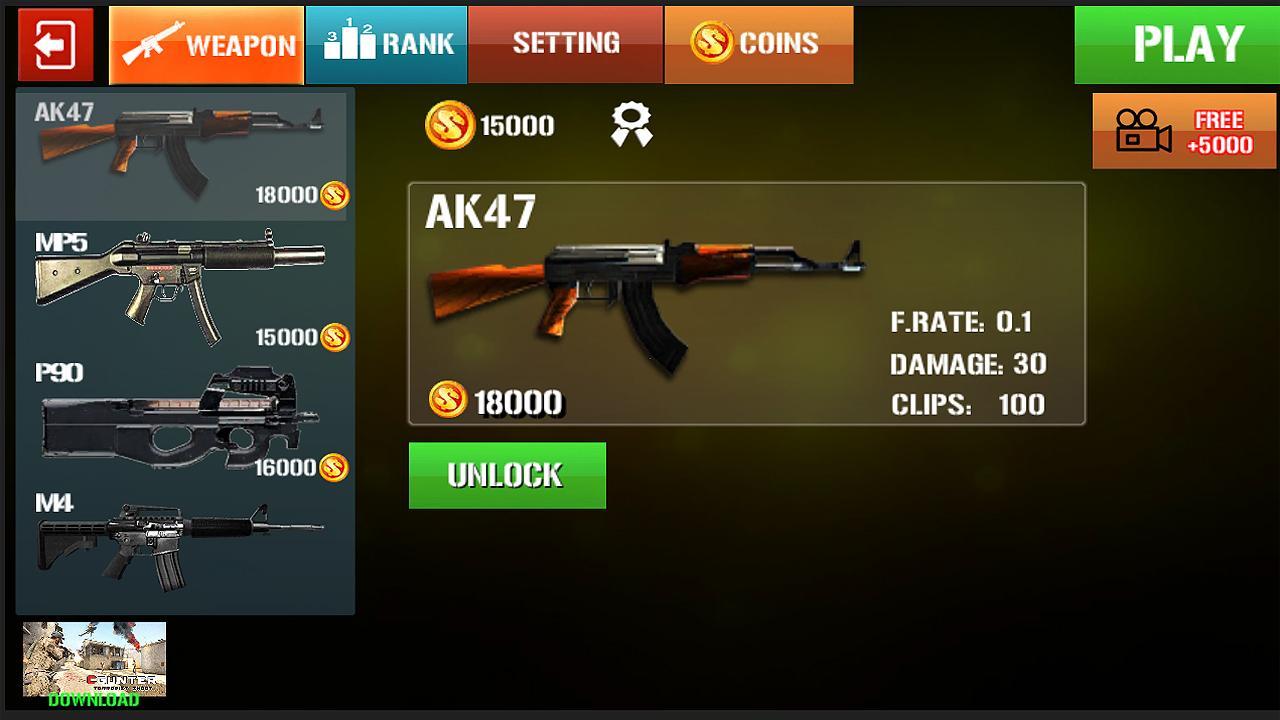Watch video for free +5000 coins
The height and width of the screenshot is (720, 1280).
[1184, 131]
